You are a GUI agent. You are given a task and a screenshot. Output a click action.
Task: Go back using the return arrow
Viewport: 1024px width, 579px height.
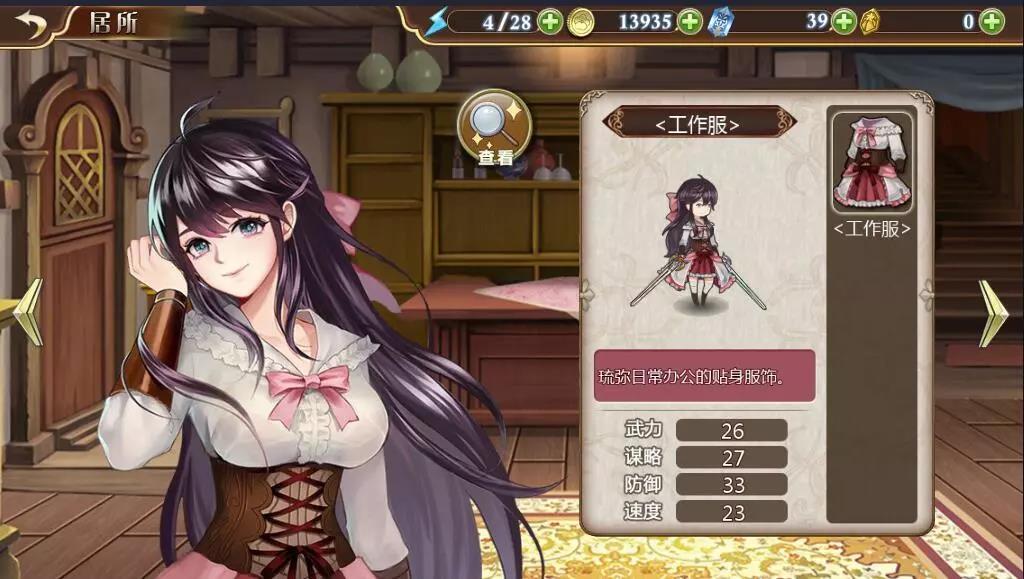32,22
